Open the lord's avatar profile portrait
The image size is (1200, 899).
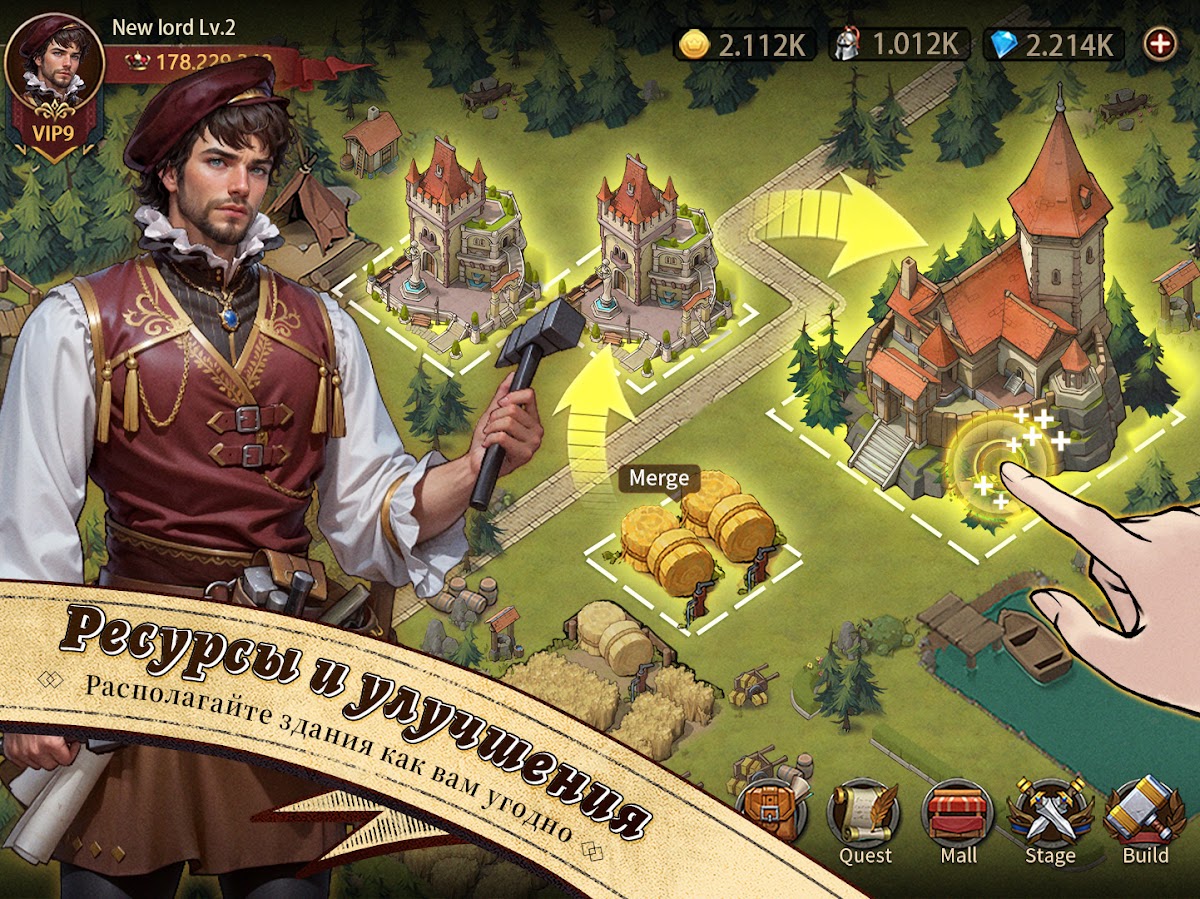[55, 62]
